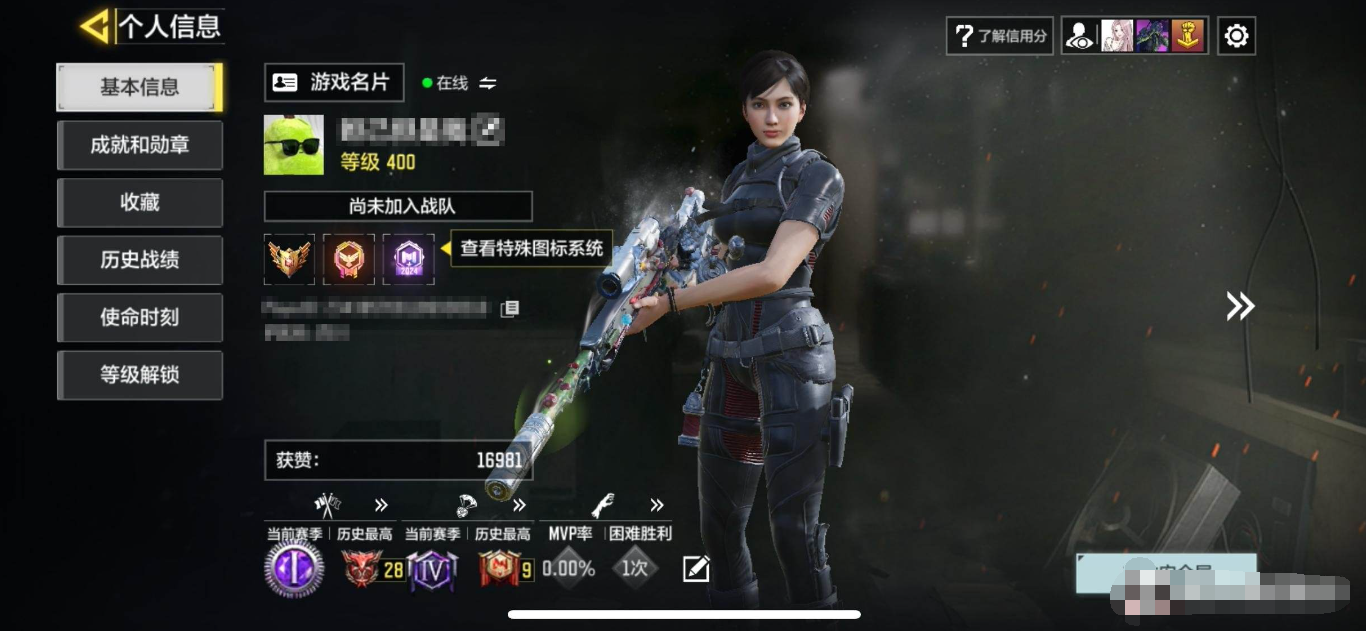Show the 等级解锁 tab

coord(139,376)
